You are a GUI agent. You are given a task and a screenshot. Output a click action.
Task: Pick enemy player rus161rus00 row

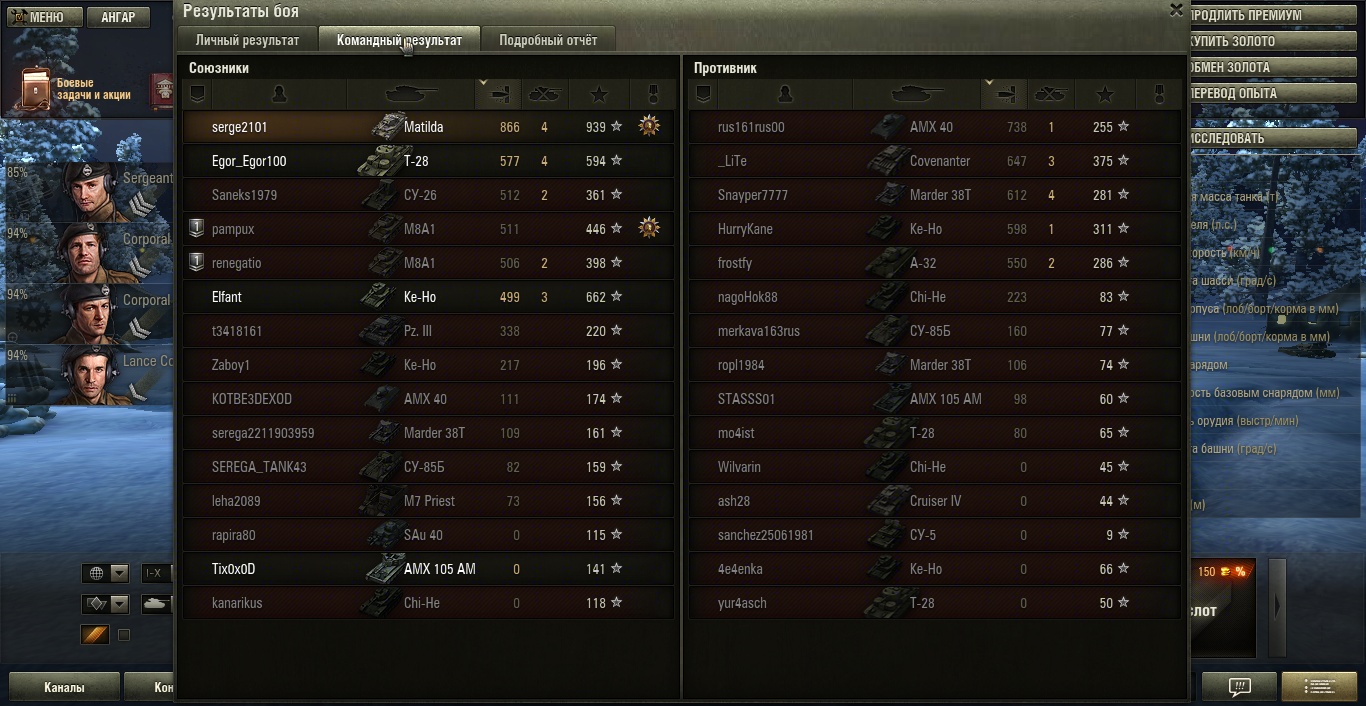click(934, 127)
